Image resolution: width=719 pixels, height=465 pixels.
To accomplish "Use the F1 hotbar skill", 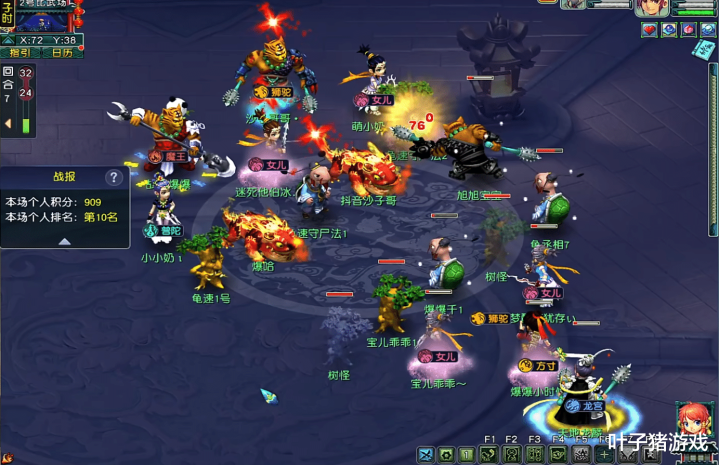I will (489, 455).
